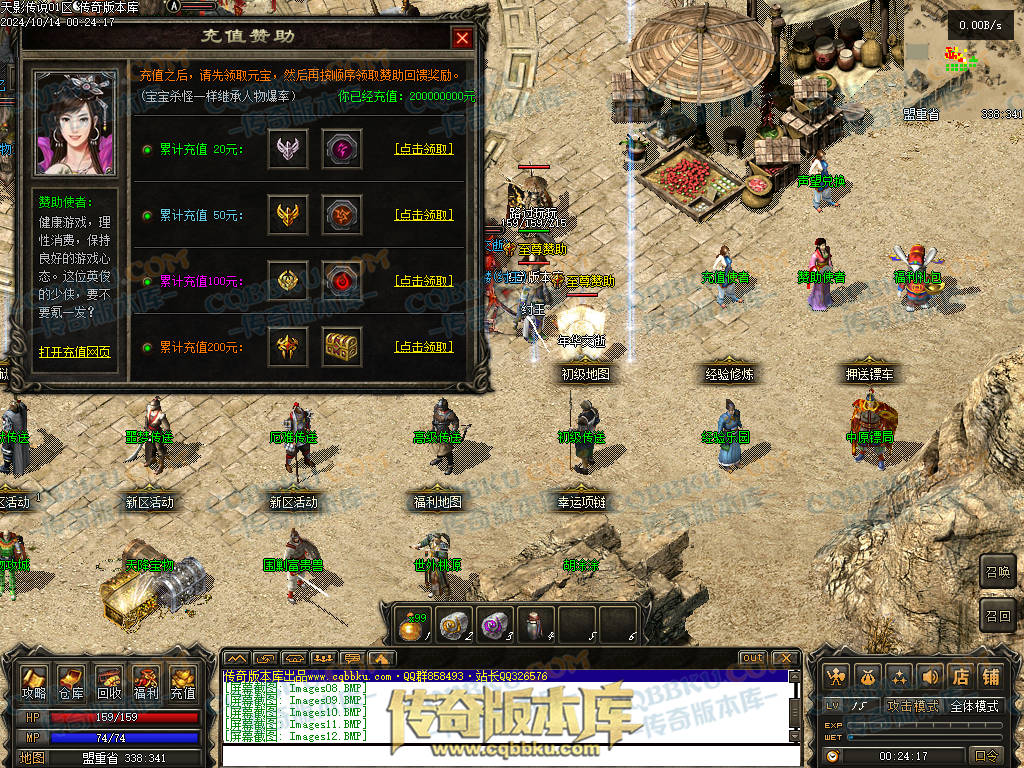Close the chat box with X
The width and height of the screenshot is (1024, 768).
coord(785,658)
